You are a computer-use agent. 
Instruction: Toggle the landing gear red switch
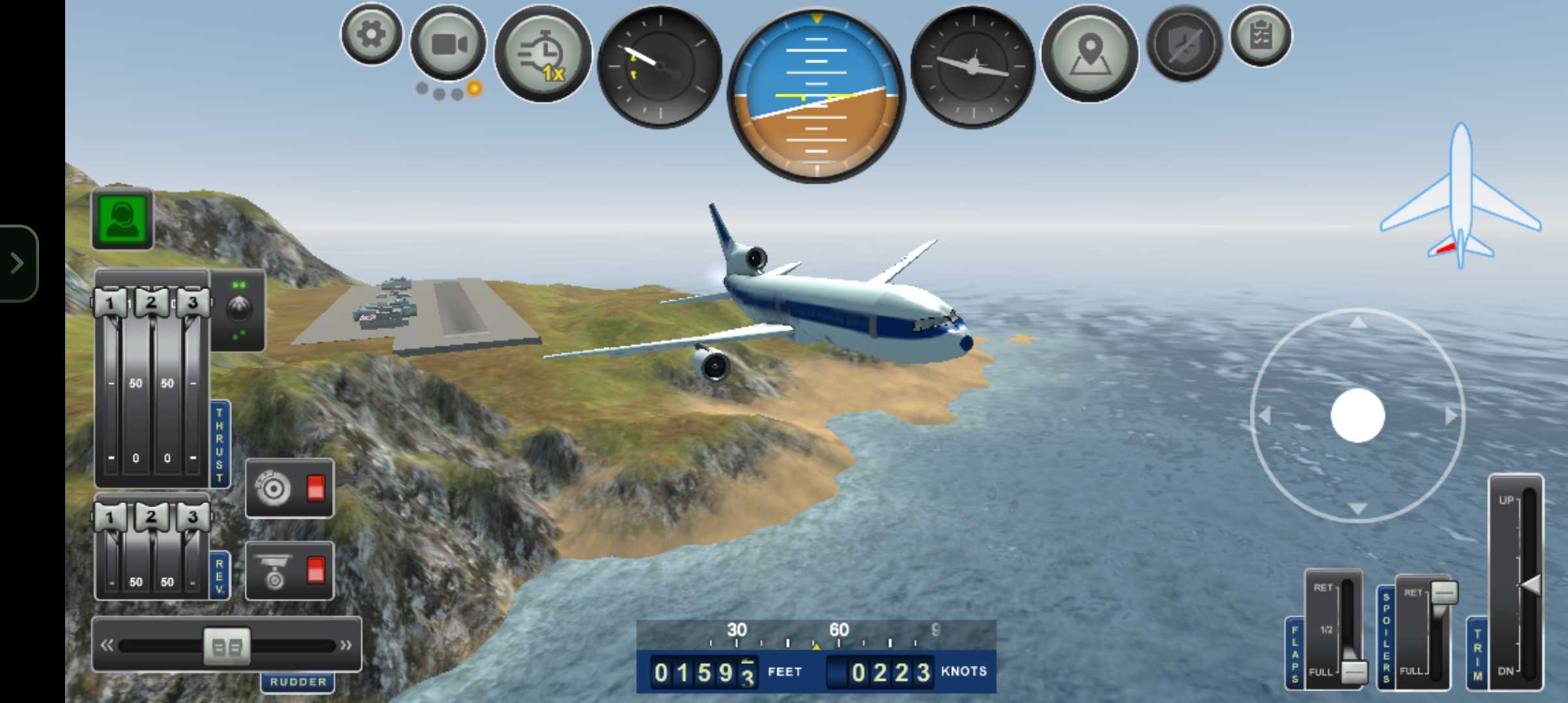point(316,570)
